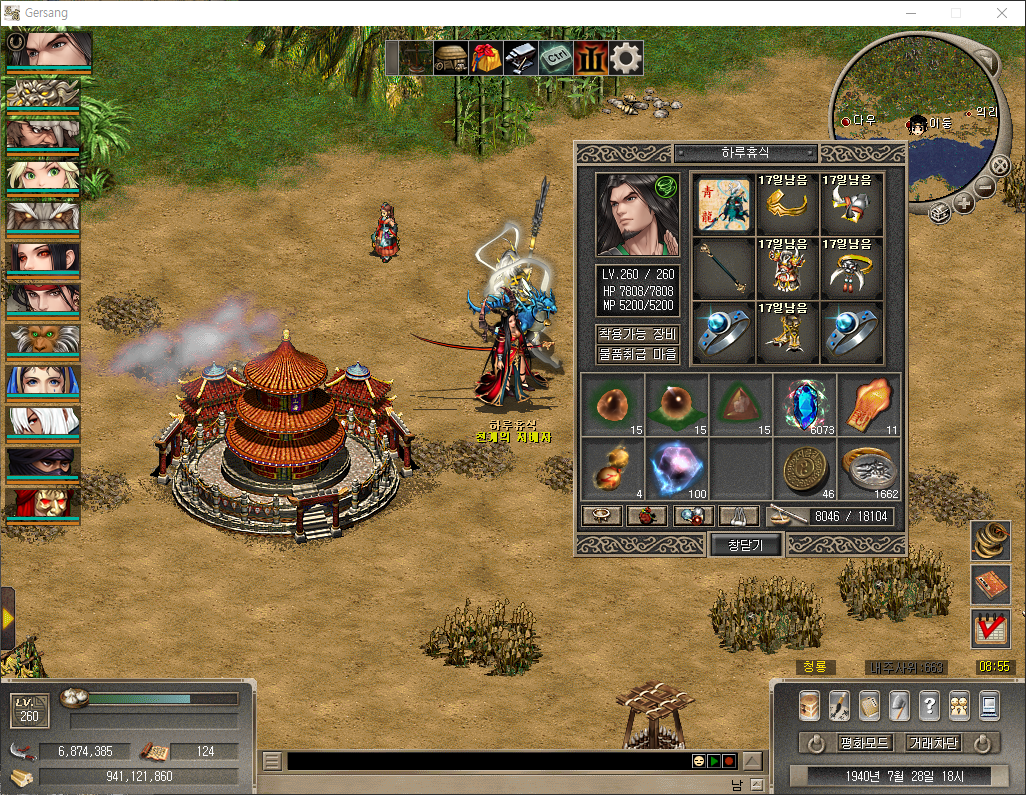Zoom out the minimap with minus button
1026x795 pixels.
[x=985, y=187]
